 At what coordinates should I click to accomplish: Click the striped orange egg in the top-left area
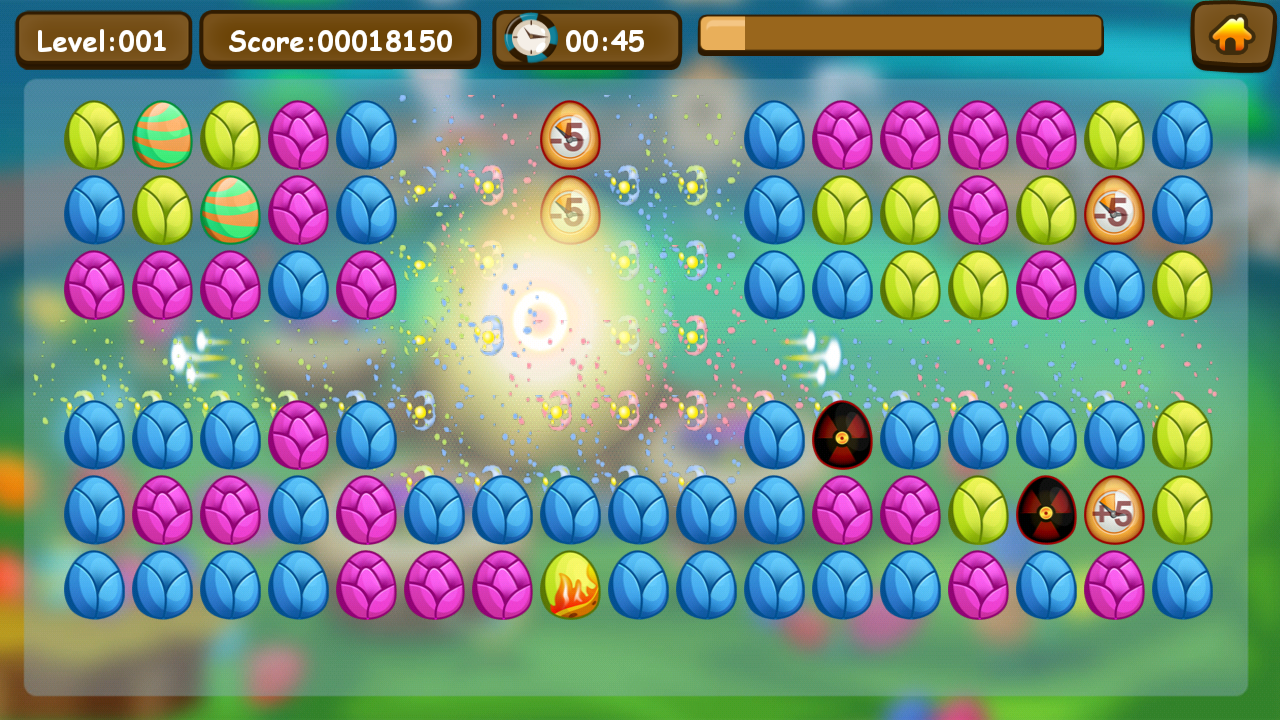tap(162, 136)
